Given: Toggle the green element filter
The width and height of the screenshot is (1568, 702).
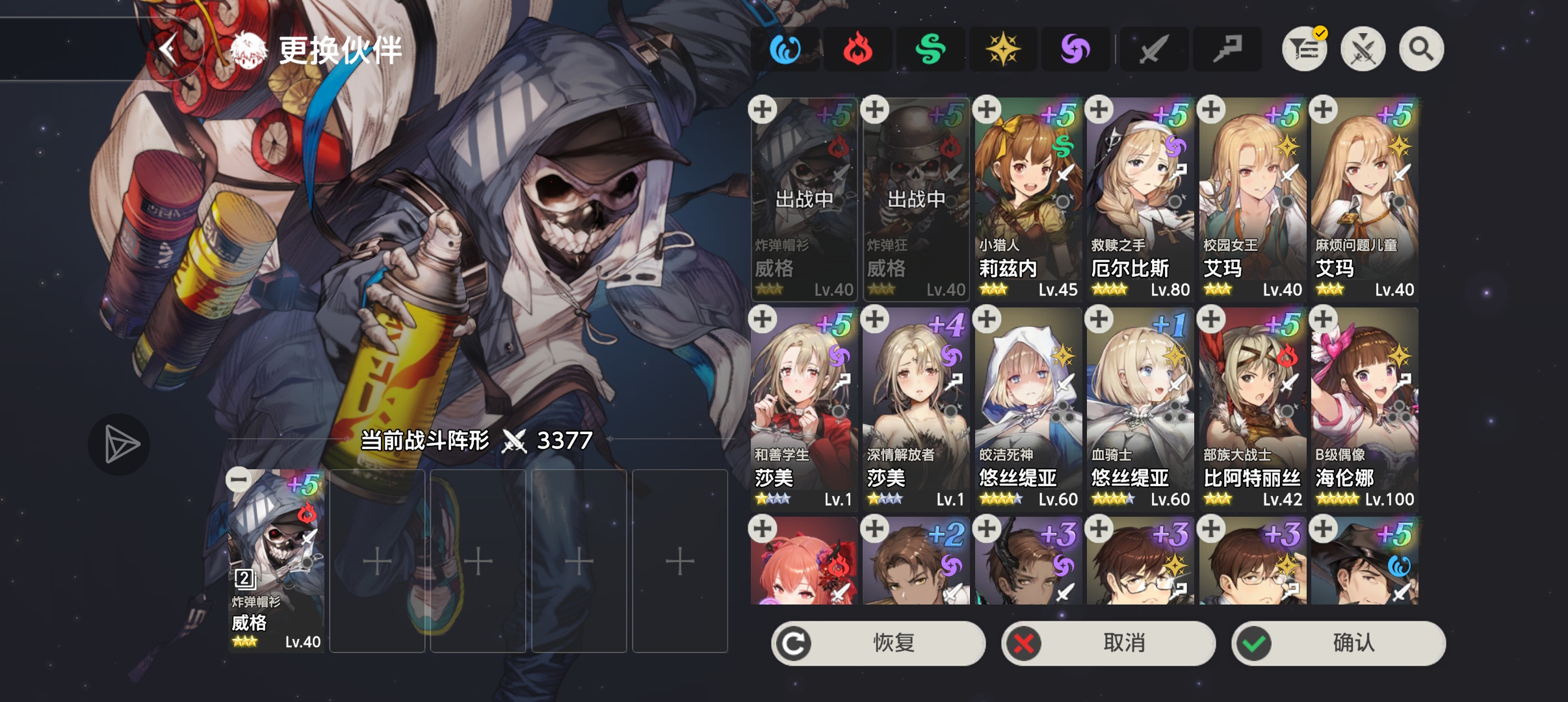Looking at the screenshot, I should pyautogui.click(x=931, y=48).
